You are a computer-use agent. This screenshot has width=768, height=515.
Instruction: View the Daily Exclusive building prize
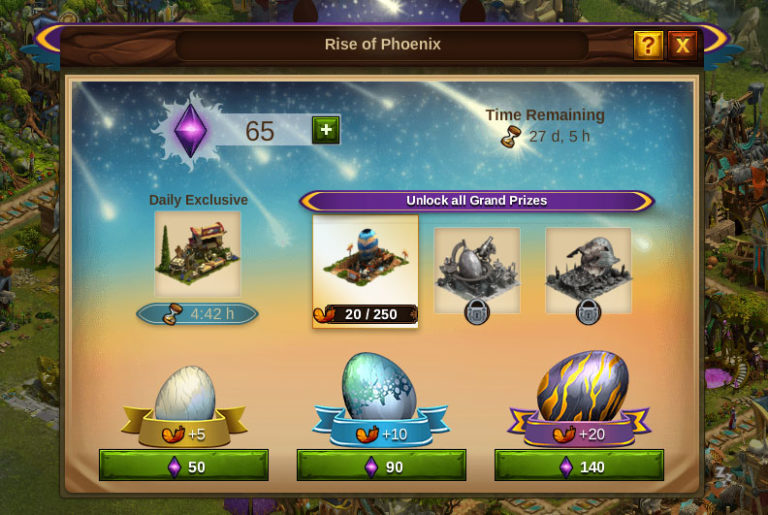[197, 253]
